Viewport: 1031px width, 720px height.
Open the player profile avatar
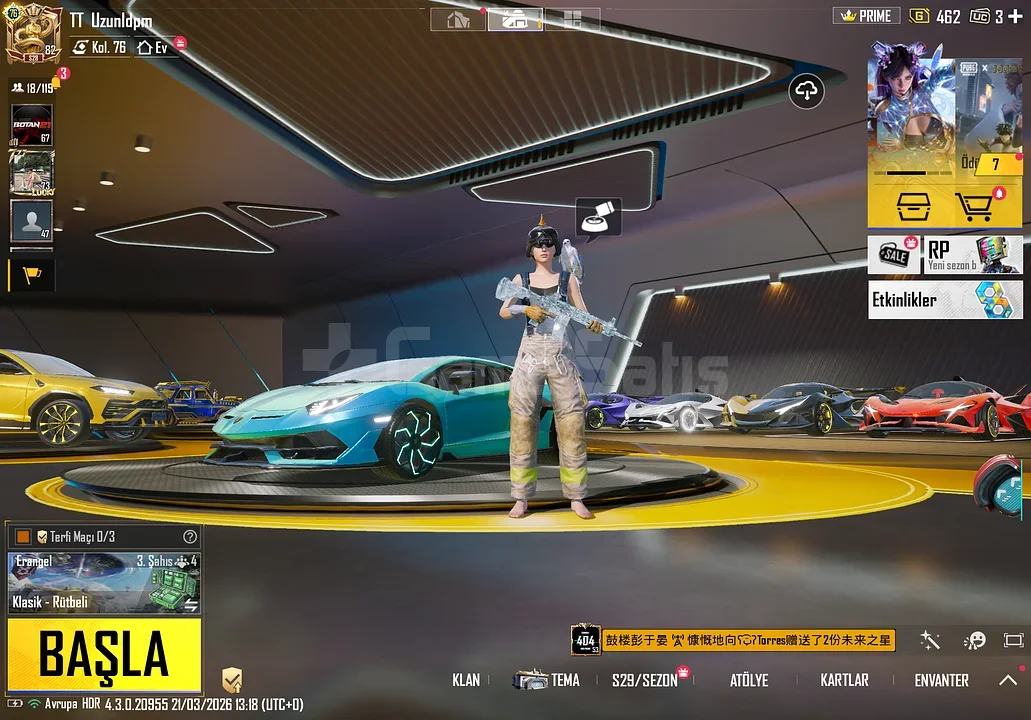(x=34, y=34)
